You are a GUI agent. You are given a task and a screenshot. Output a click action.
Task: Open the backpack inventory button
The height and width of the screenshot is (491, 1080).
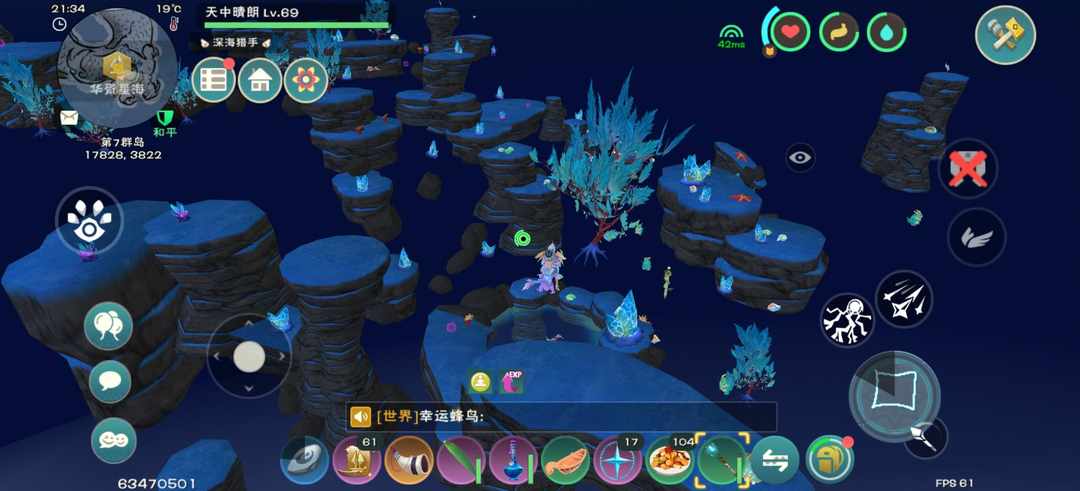pyautogui.click(x=829, y=459)
